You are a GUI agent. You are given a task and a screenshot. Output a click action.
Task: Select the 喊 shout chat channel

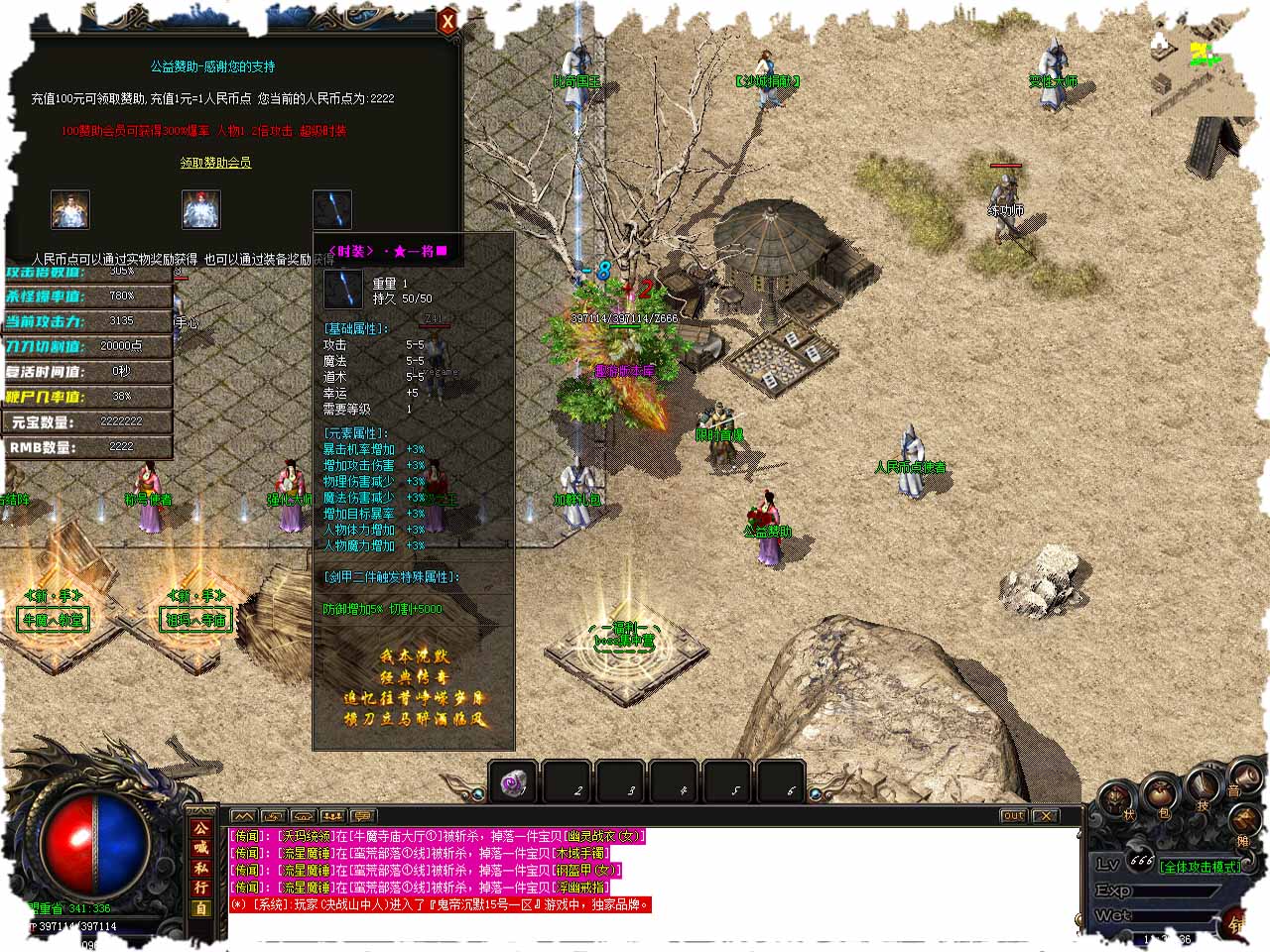[x=201, y=848]
